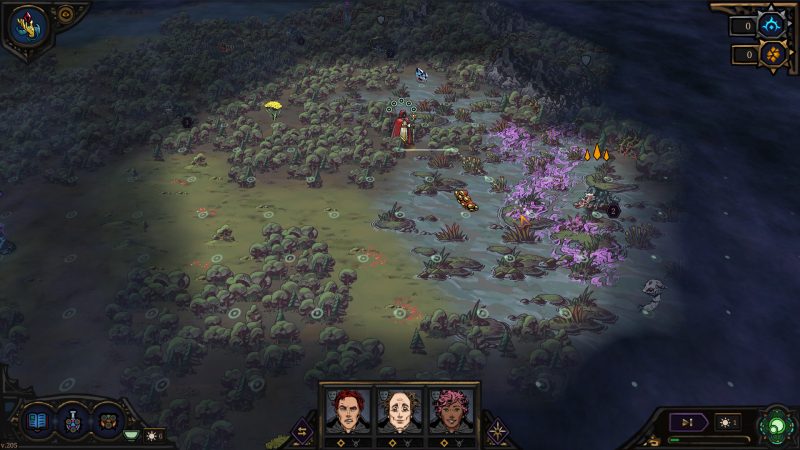Click the green bowl camp icon
This screenshot has width=800, height=450.
(x=130, y=435)
